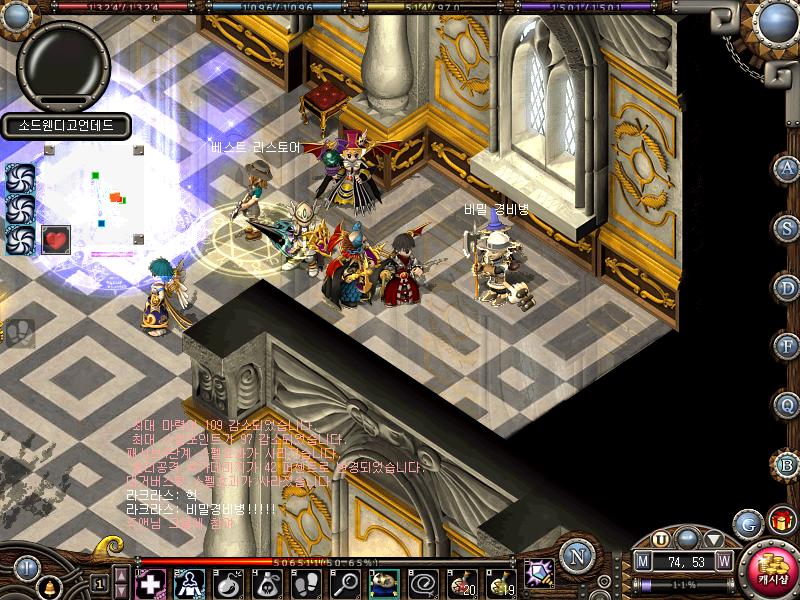The width and height of the screenshot is (800, 600).
Task: Toggle the M button beside the coordinates
Action: [x=644, y=561]
